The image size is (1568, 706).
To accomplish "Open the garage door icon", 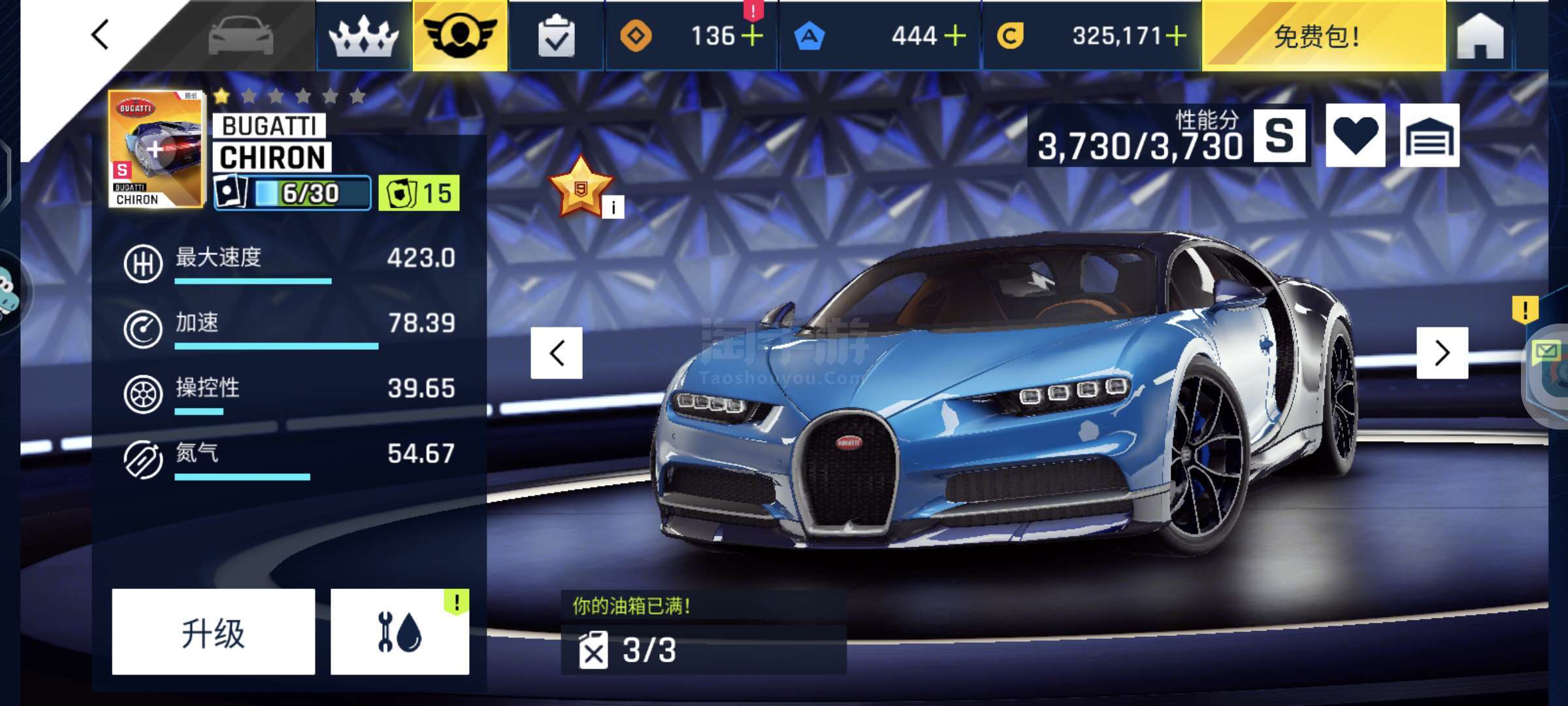I will [x=1429, y=136].
